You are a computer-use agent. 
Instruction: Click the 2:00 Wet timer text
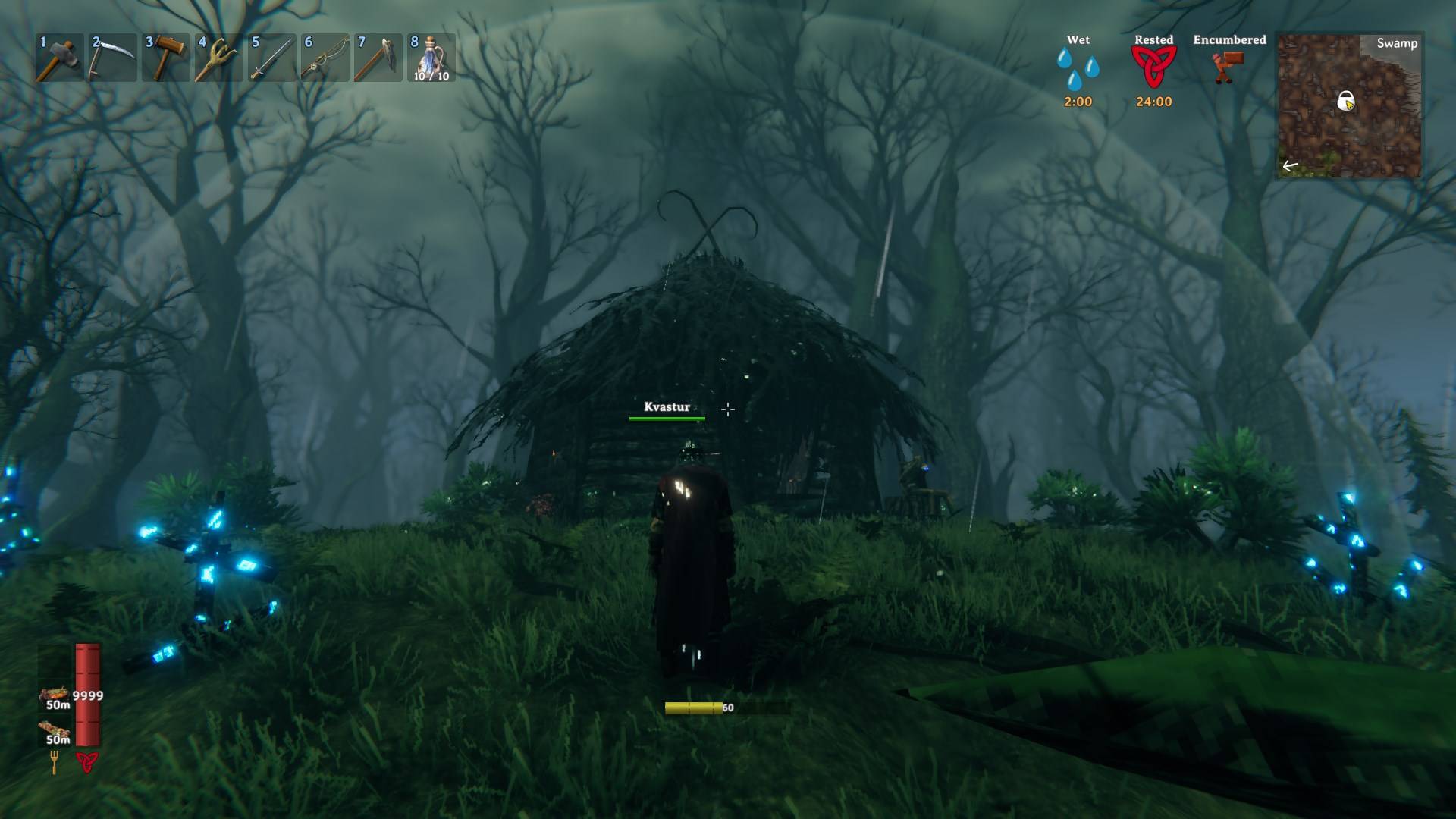1078,99
